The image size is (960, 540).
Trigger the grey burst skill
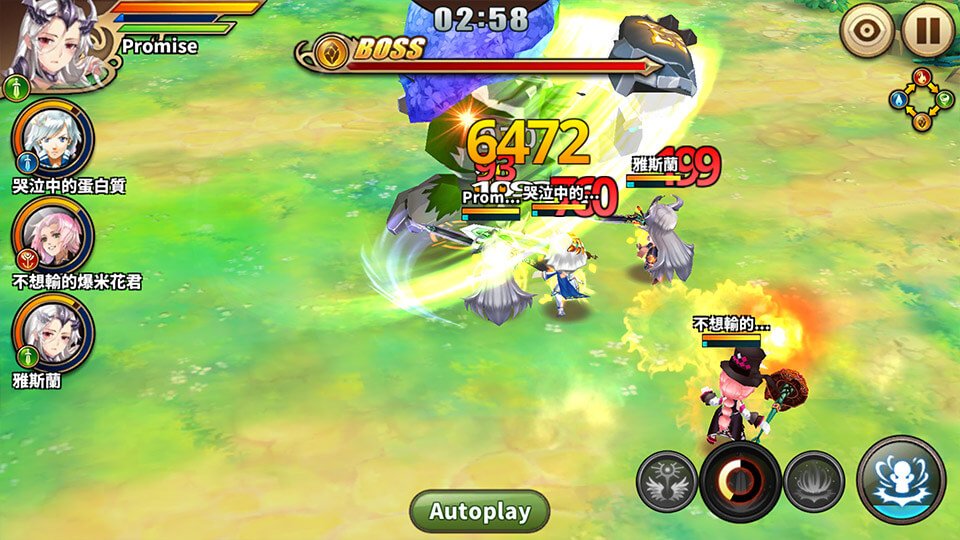[x=814, y=481]
